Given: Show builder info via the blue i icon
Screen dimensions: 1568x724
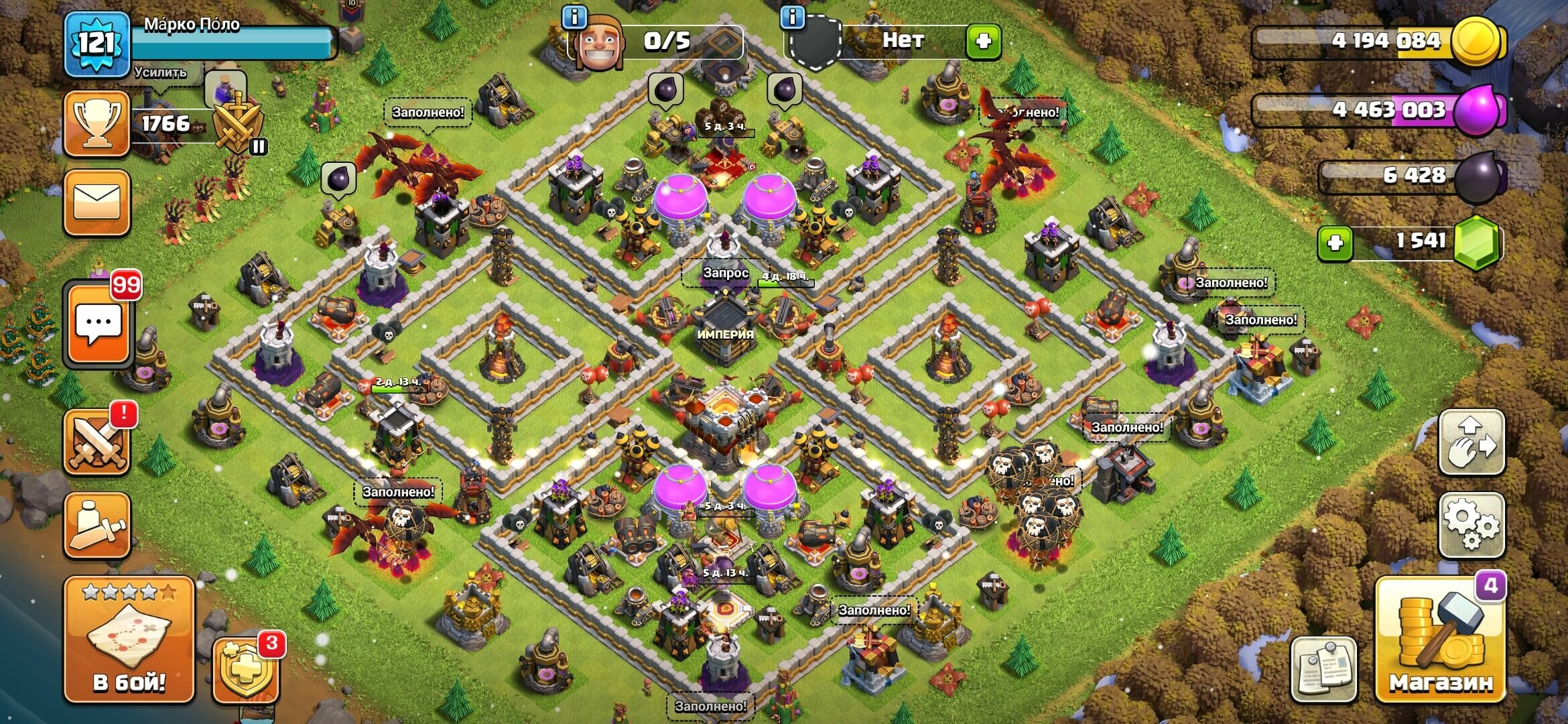Looking at the screenshot, I should [x=574, y=17].
